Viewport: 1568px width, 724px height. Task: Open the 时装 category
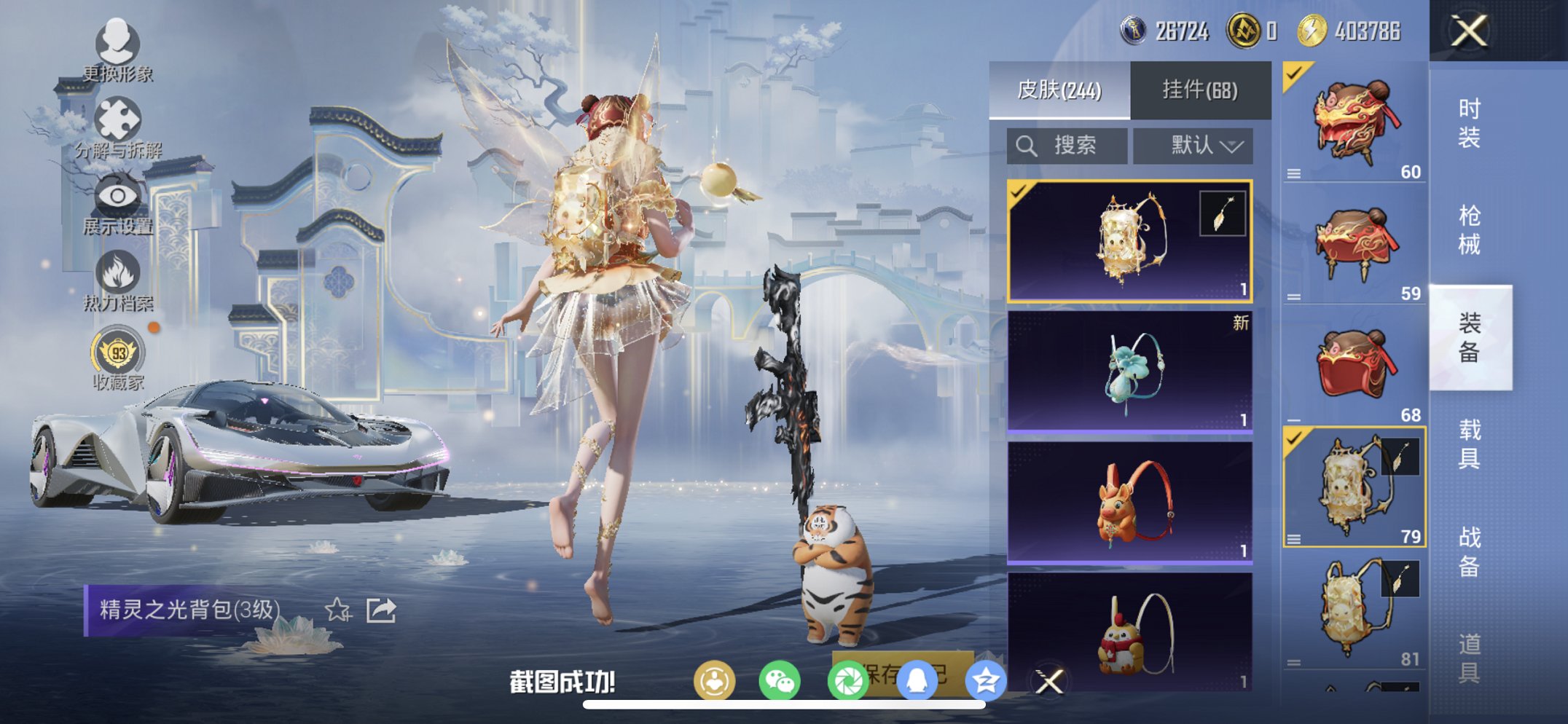coord(1469,123)
